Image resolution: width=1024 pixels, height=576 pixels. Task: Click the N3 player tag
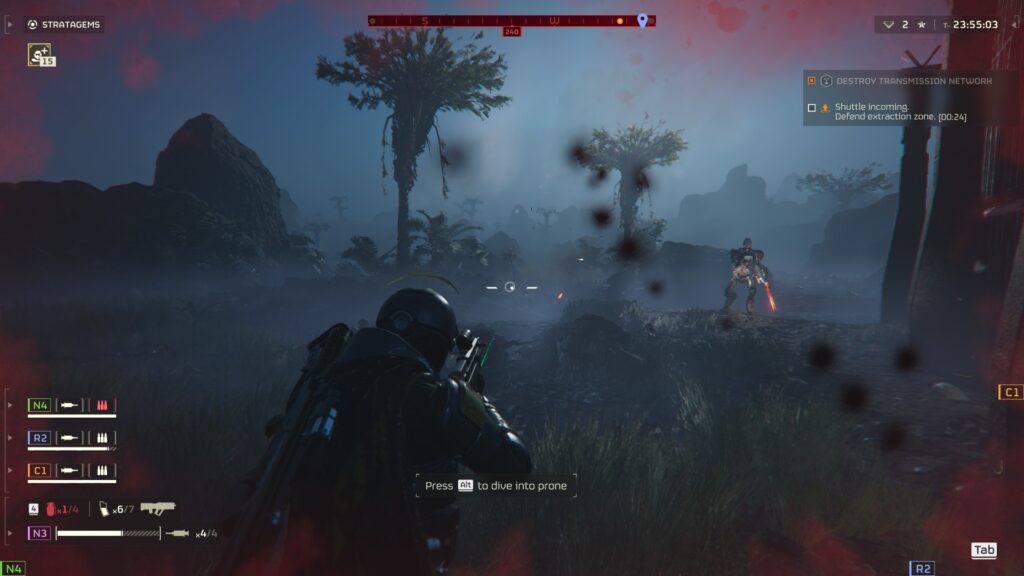coord(40,533)
